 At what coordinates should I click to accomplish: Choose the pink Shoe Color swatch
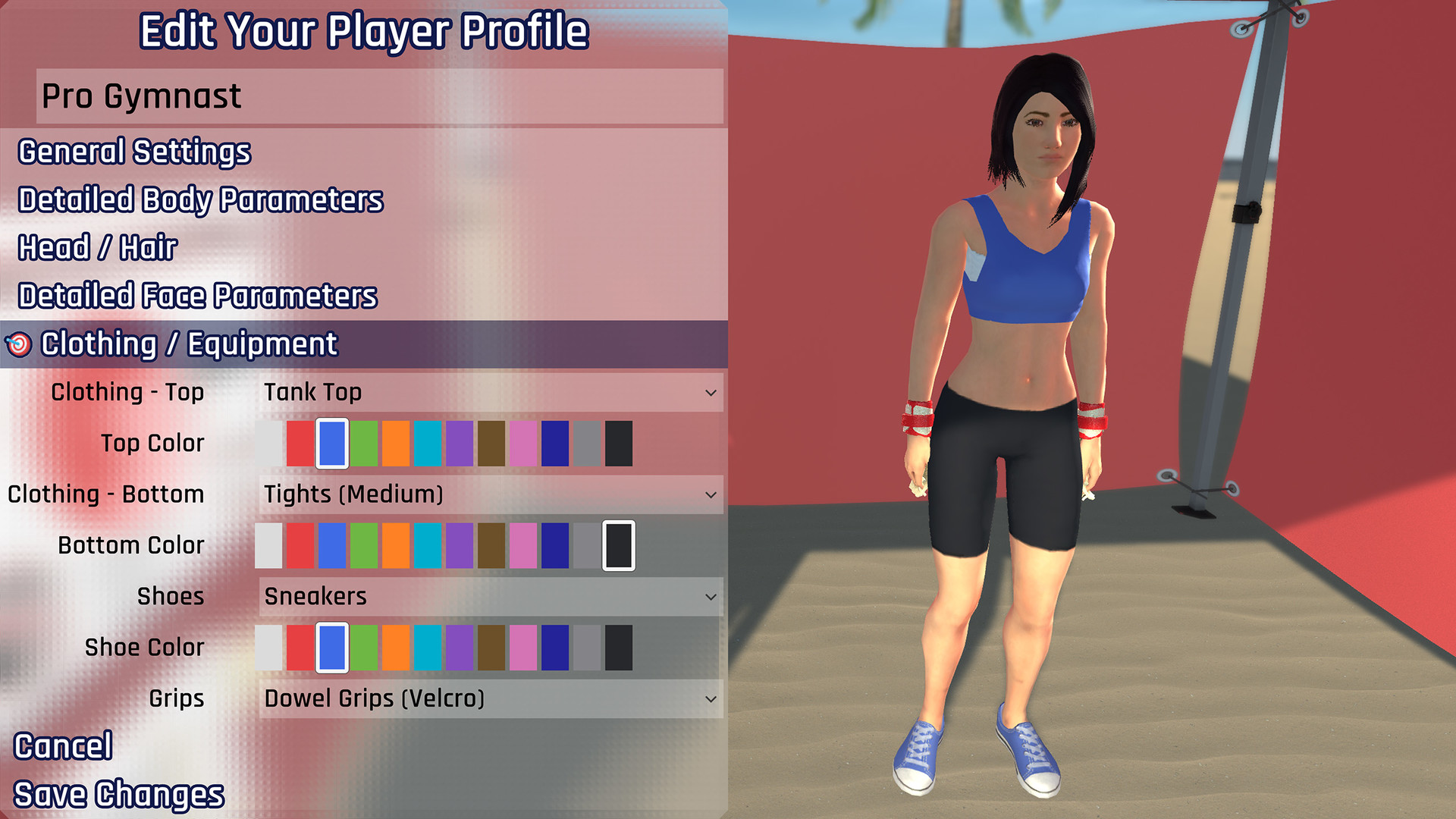coord(523,647)
